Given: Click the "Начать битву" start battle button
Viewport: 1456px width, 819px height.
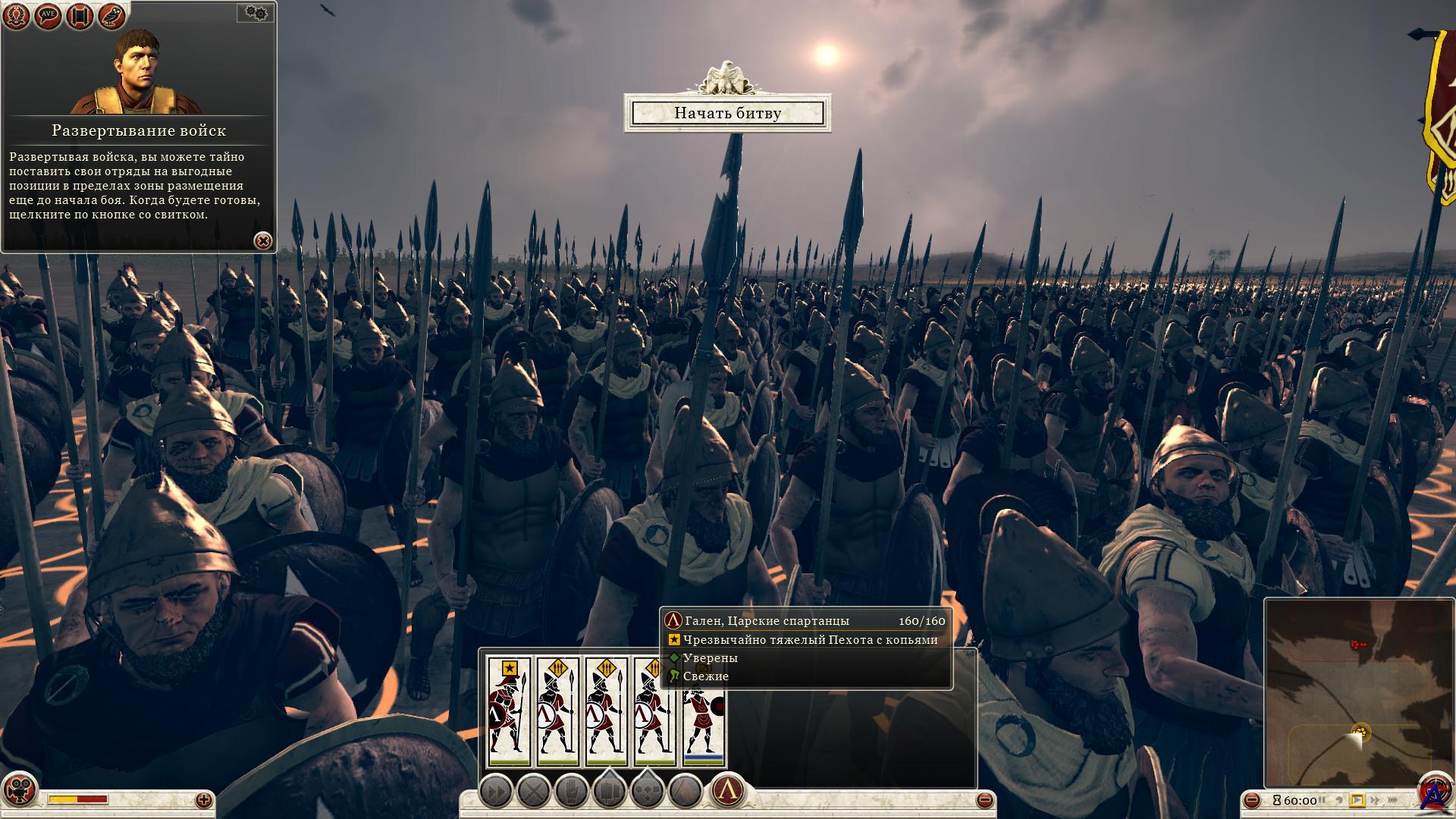Looking at the screenshot, I should pyautogui.click(x=727, y=113).
